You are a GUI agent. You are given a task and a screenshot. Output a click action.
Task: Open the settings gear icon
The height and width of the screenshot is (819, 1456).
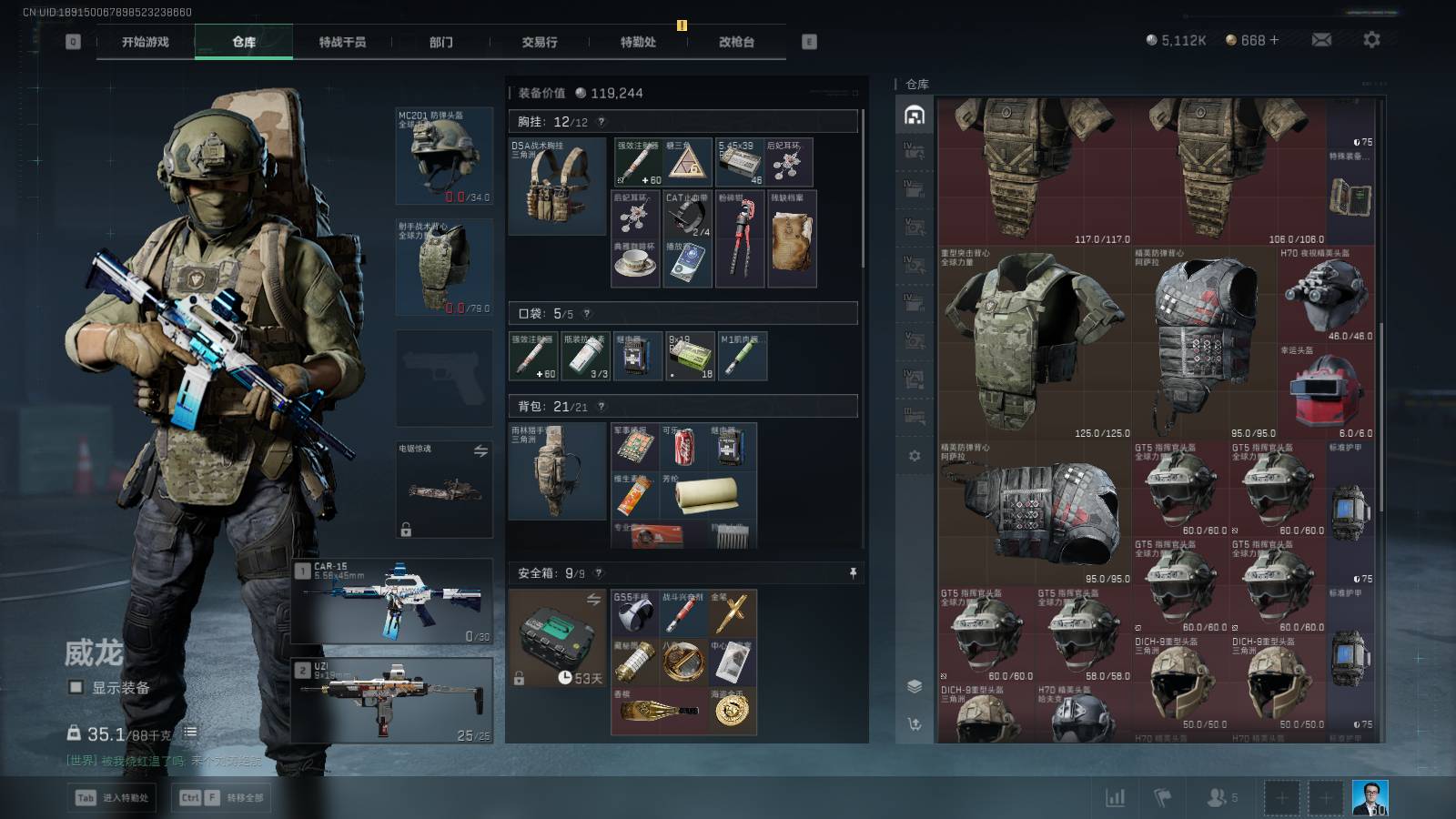pos(1371,40)
